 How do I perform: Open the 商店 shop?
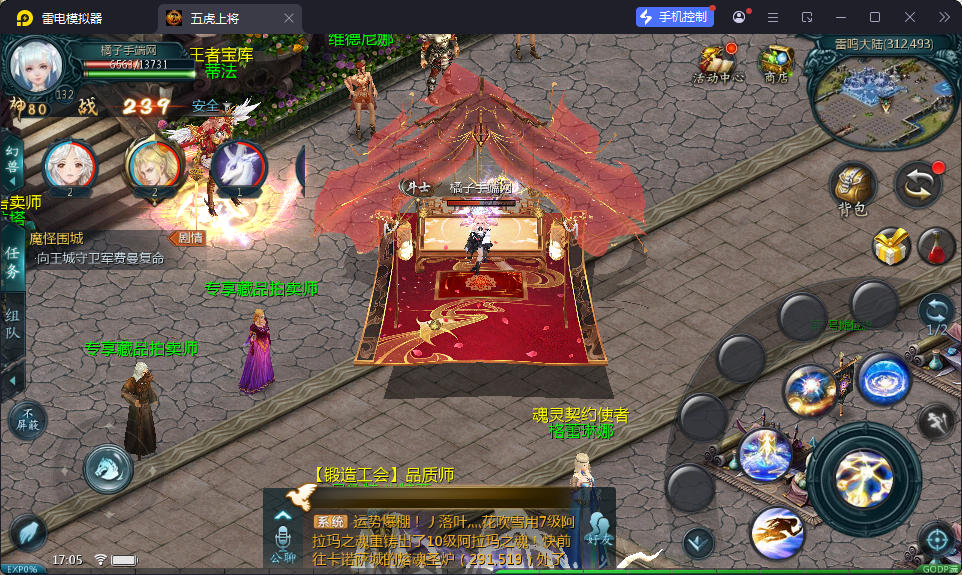775,62
